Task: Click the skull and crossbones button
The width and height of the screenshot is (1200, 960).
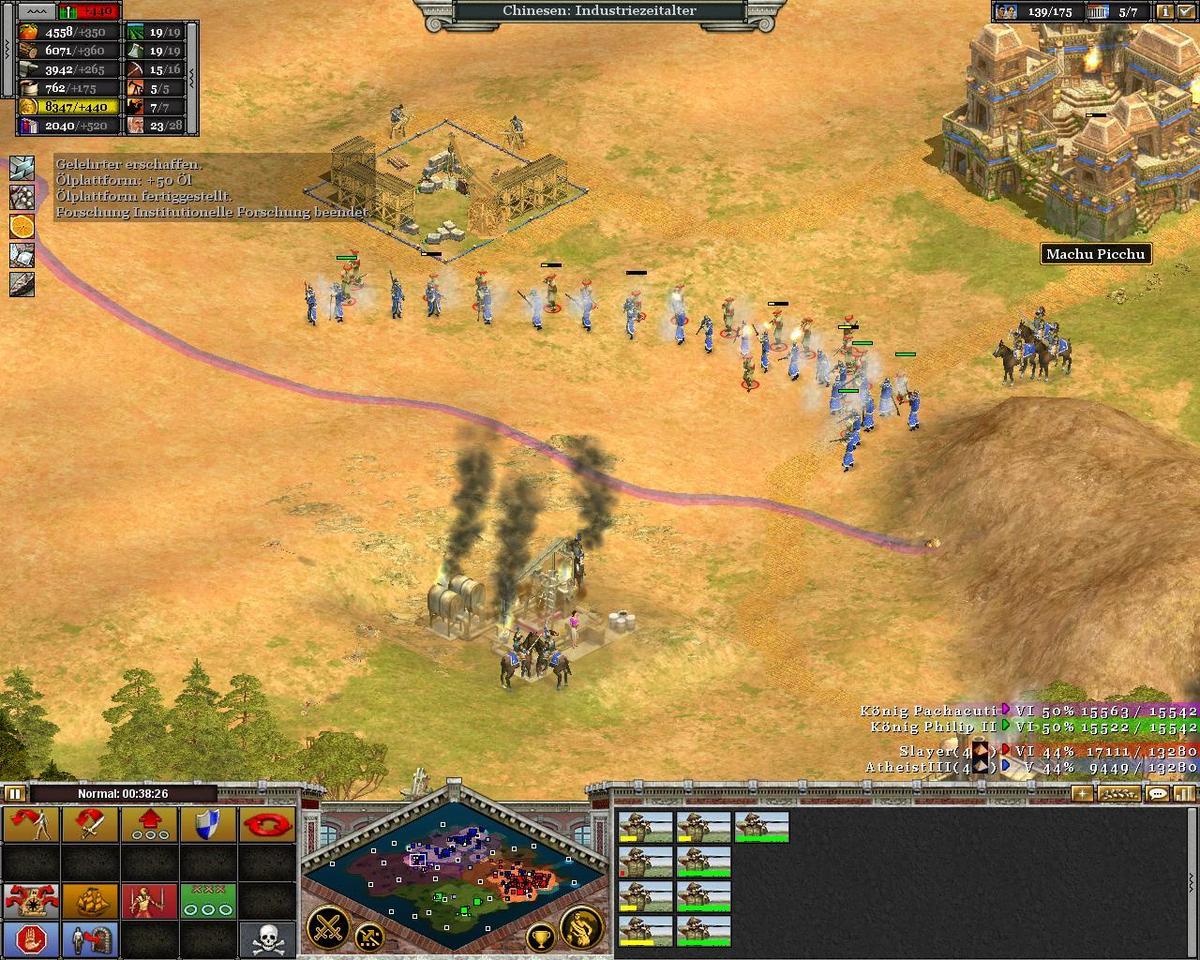Action: (x=267, y=939)
